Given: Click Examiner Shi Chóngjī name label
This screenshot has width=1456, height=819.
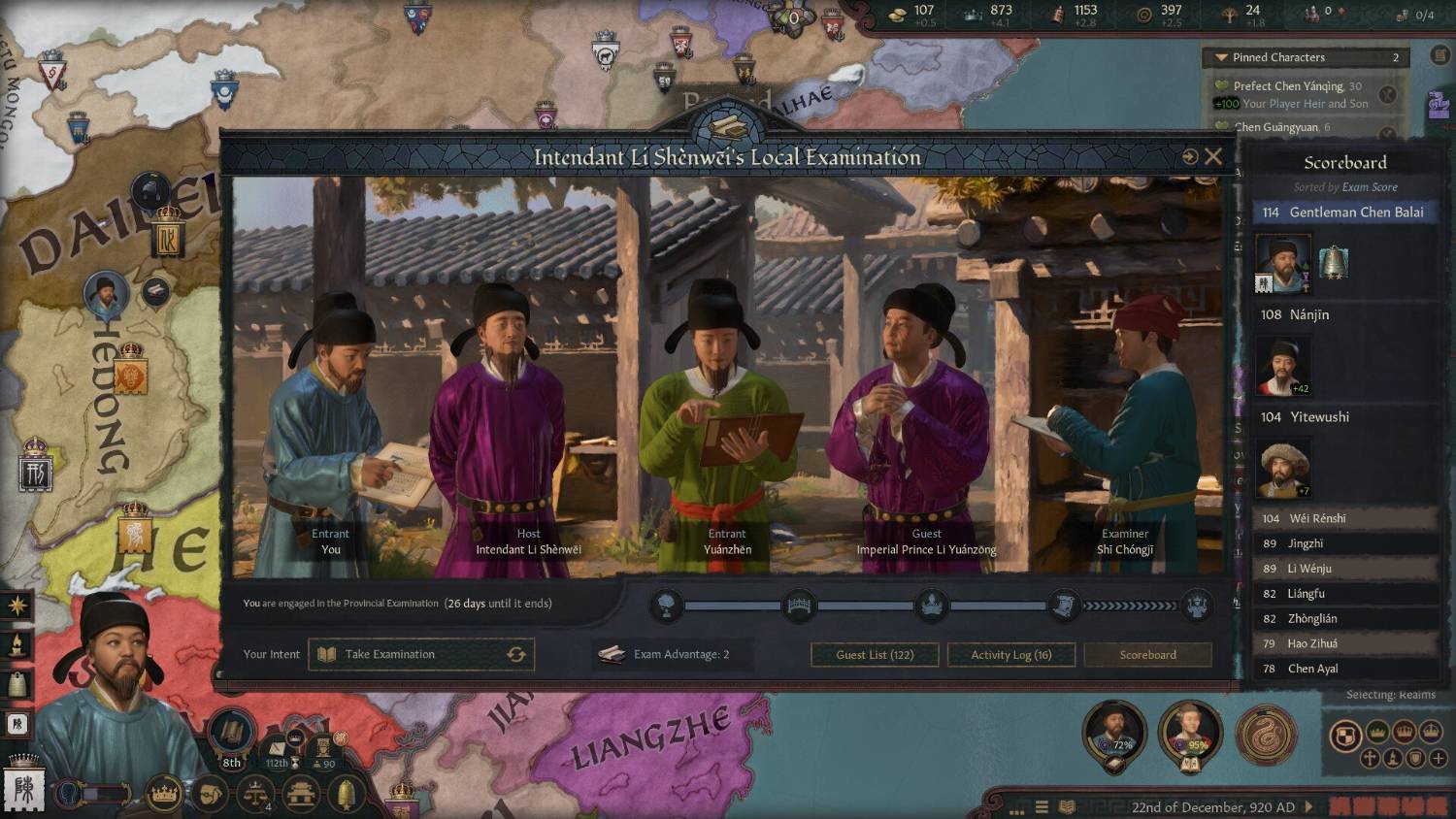Looking at the screenshot, I should point(1125,549).
